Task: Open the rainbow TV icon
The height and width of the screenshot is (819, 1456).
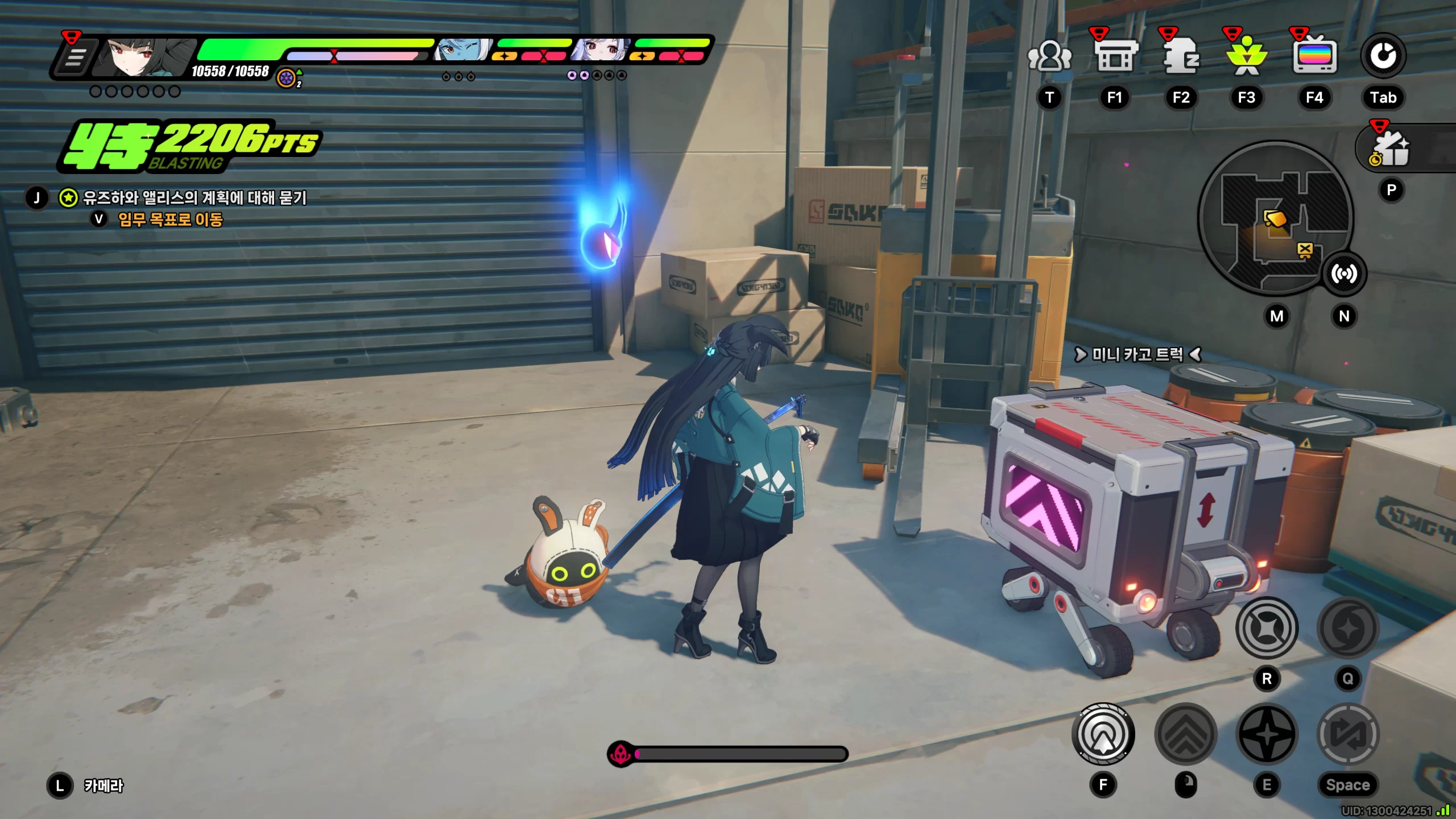Action: coord(1314,56)
